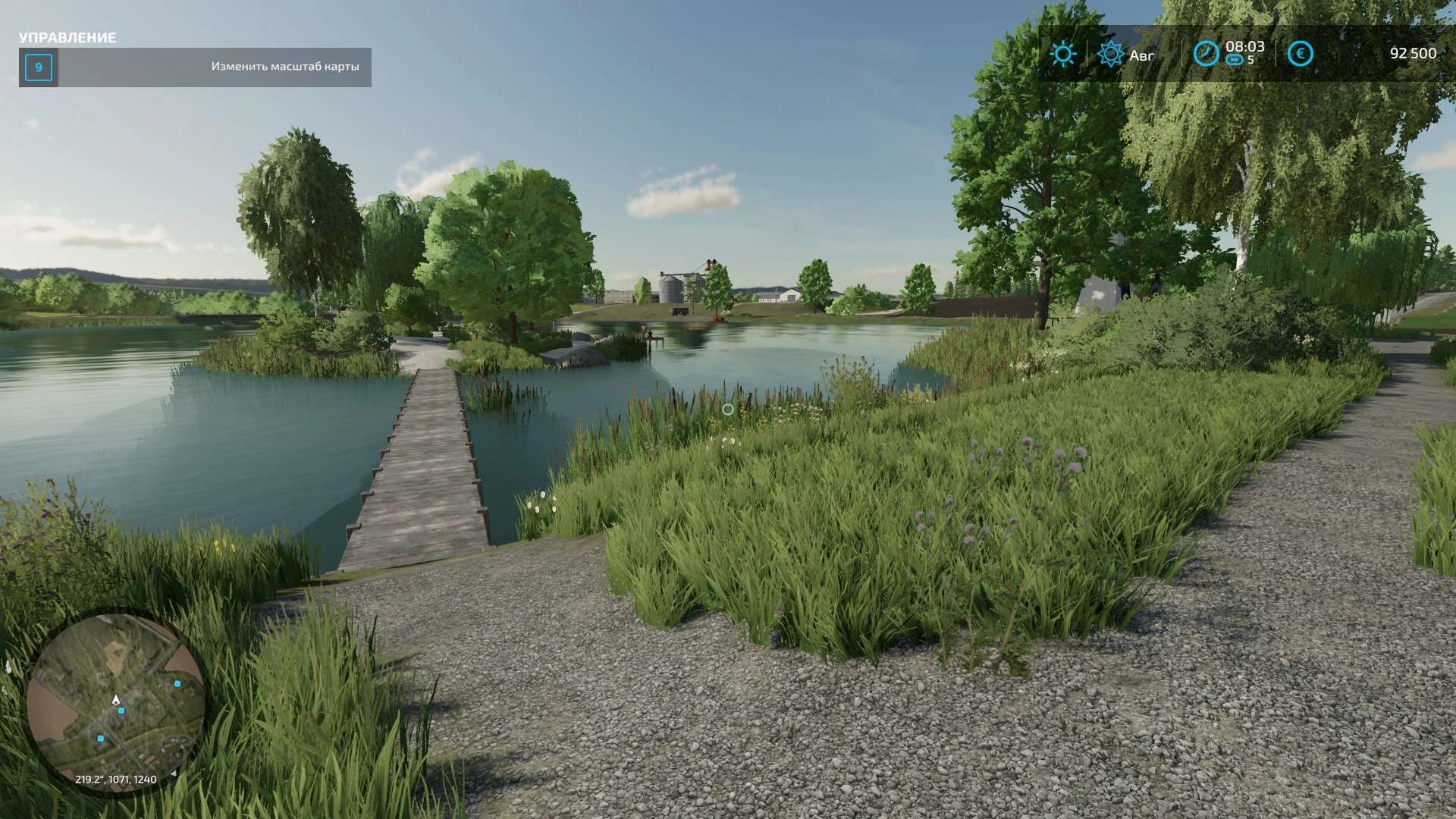This screenshot has width=1456, height=819.
Task: Click the sunny weather forecast icon
Action: [x=1062, y=54]
